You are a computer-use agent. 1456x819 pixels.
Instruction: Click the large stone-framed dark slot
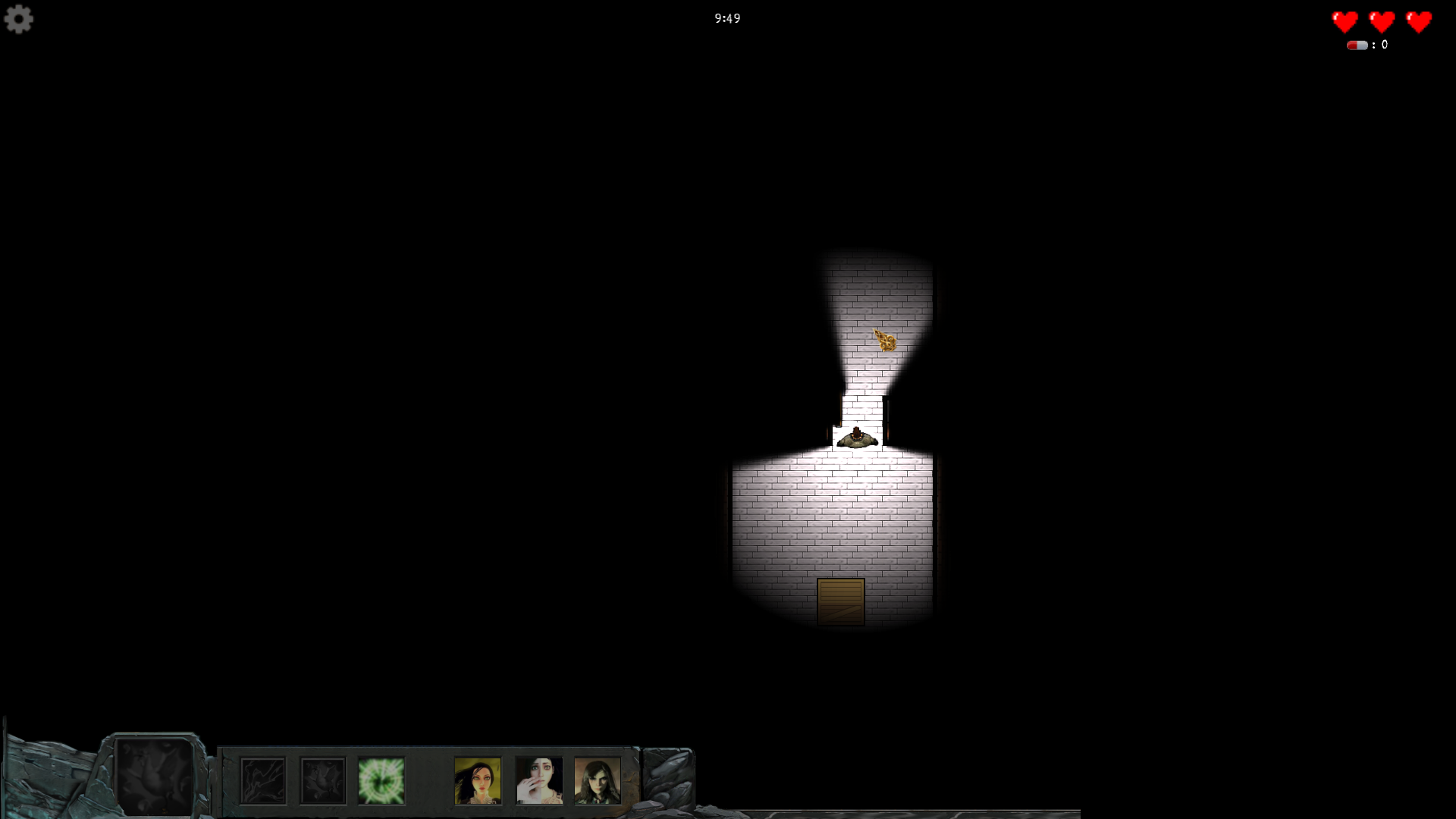[x=155, y=776]
